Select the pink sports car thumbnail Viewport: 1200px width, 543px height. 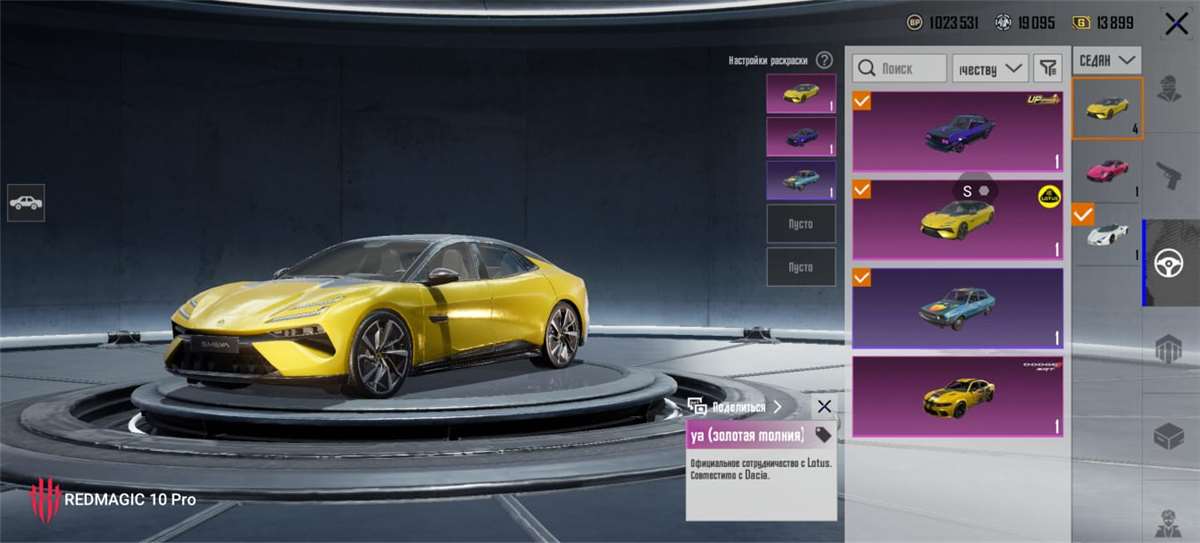1107,168
